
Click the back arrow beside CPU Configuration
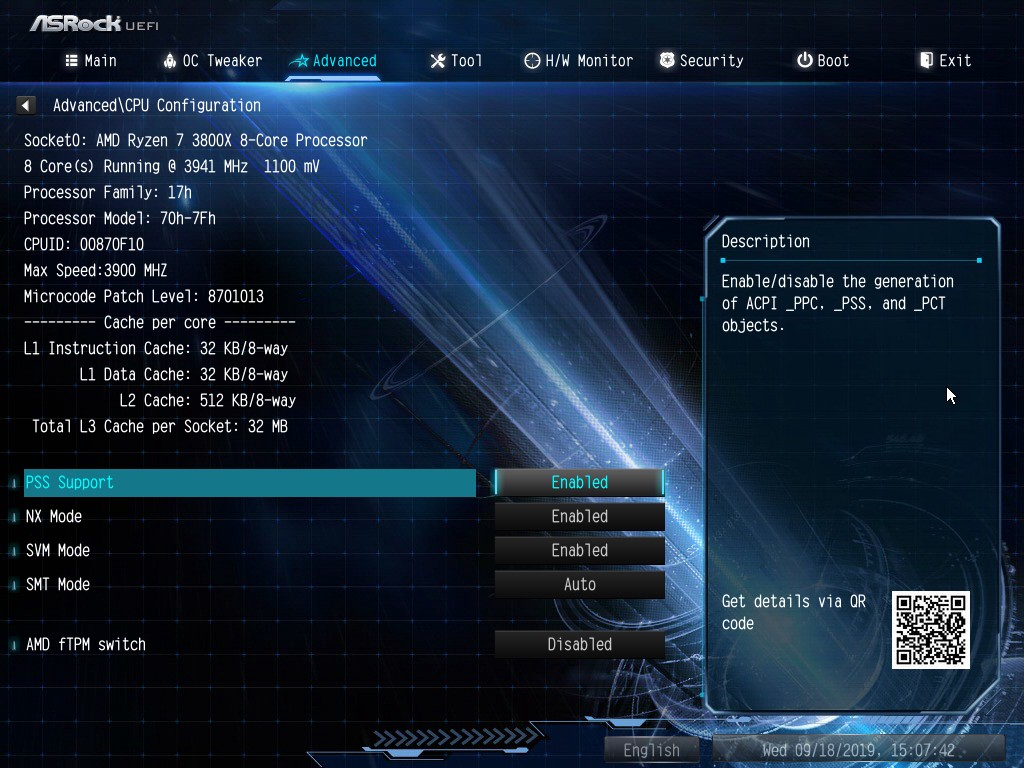coord(27,105)
